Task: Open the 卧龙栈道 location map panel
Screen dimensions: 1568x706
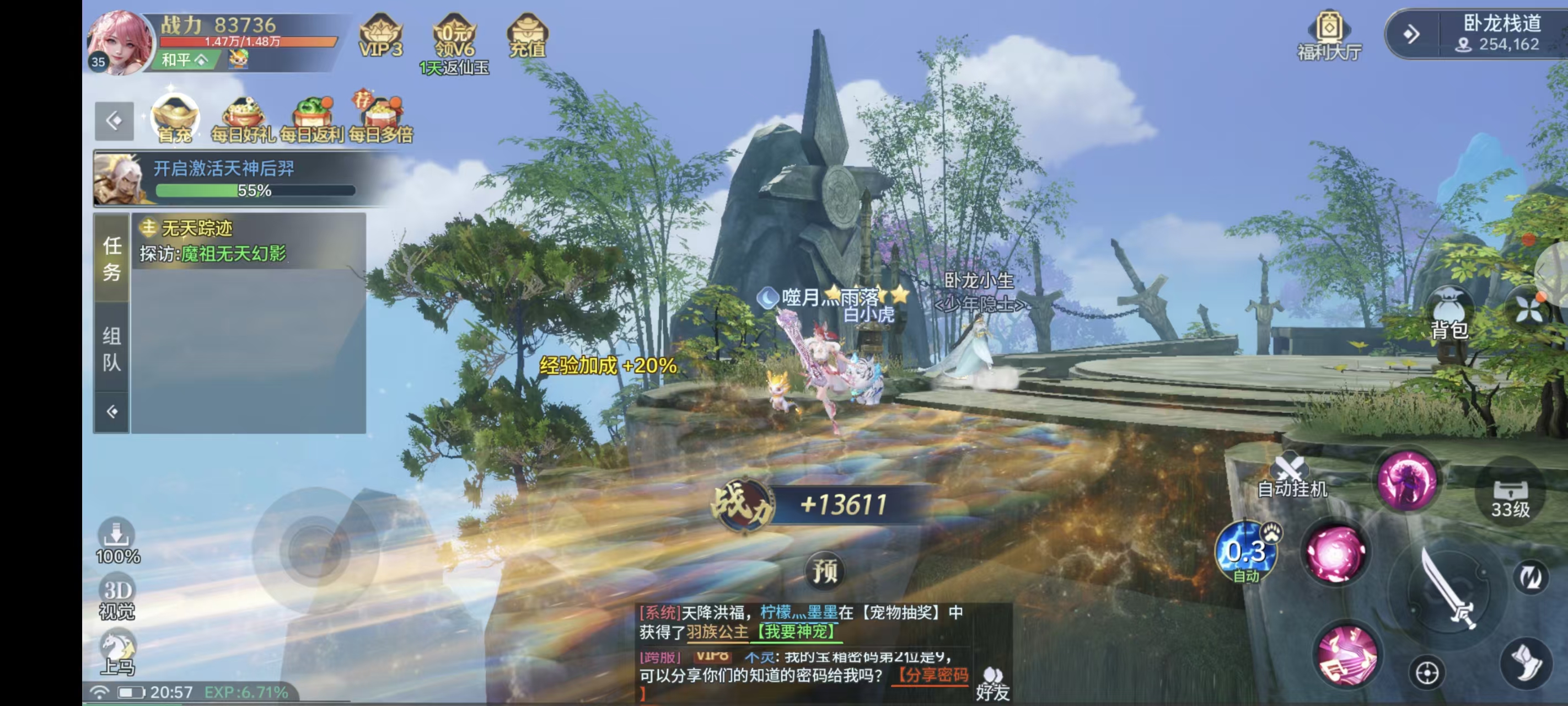Action: point(1501,34)
